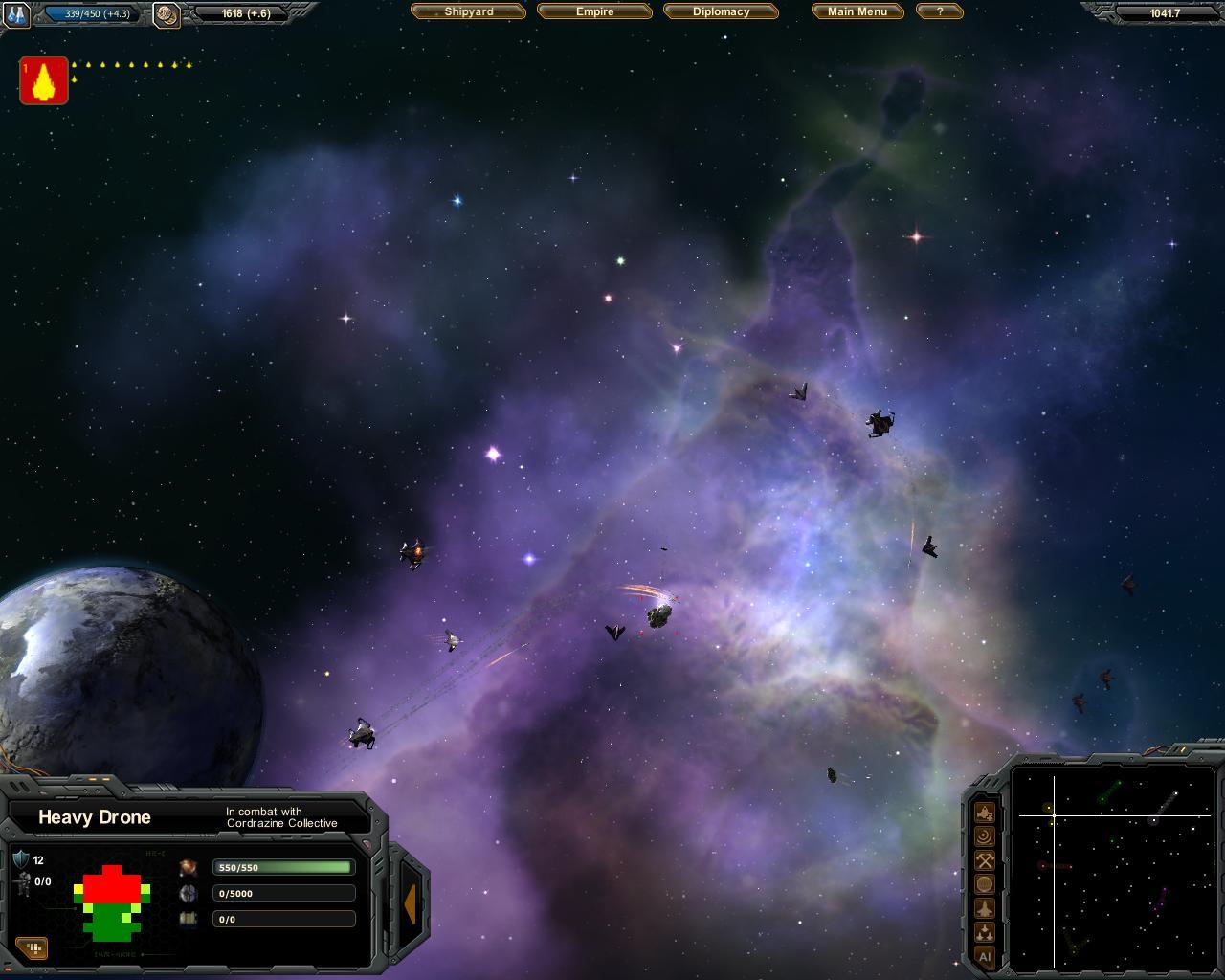Click the three-ship fleet formation icon
Screen dimensions: 1225x980
tap(985, 932)
